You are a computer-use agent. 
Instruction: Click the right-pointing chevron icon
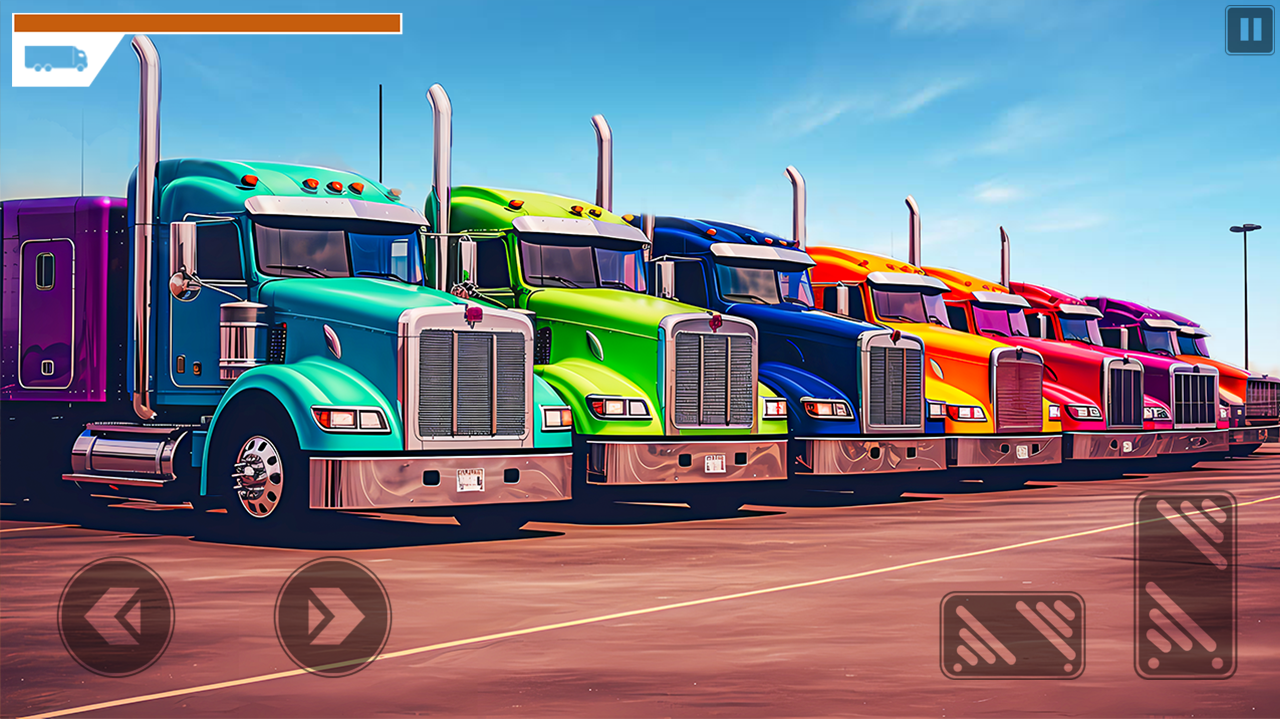(332, 615)
